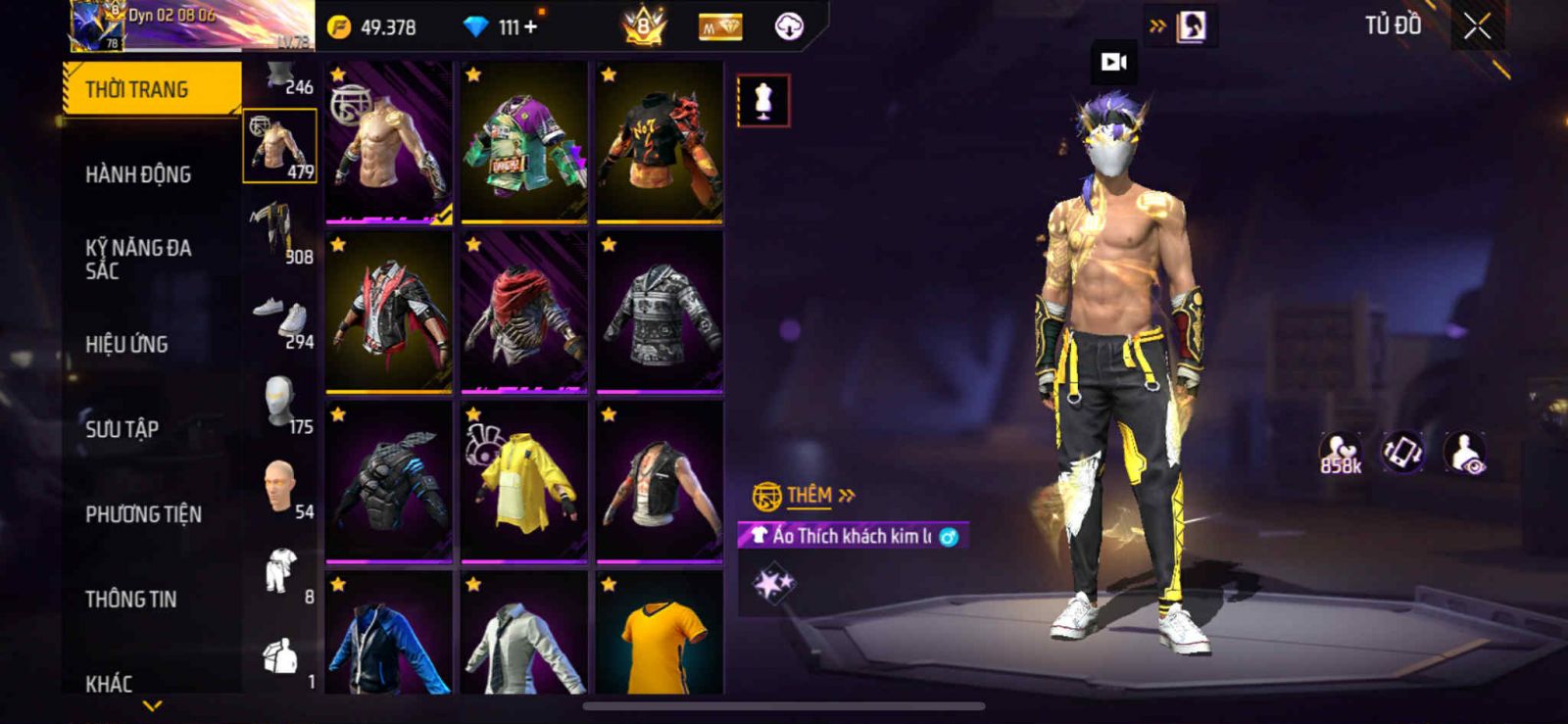The height and width of the screenshot is (724, 1568).
Task: Choose the green and purple jersey top
Action: point(524,142)
